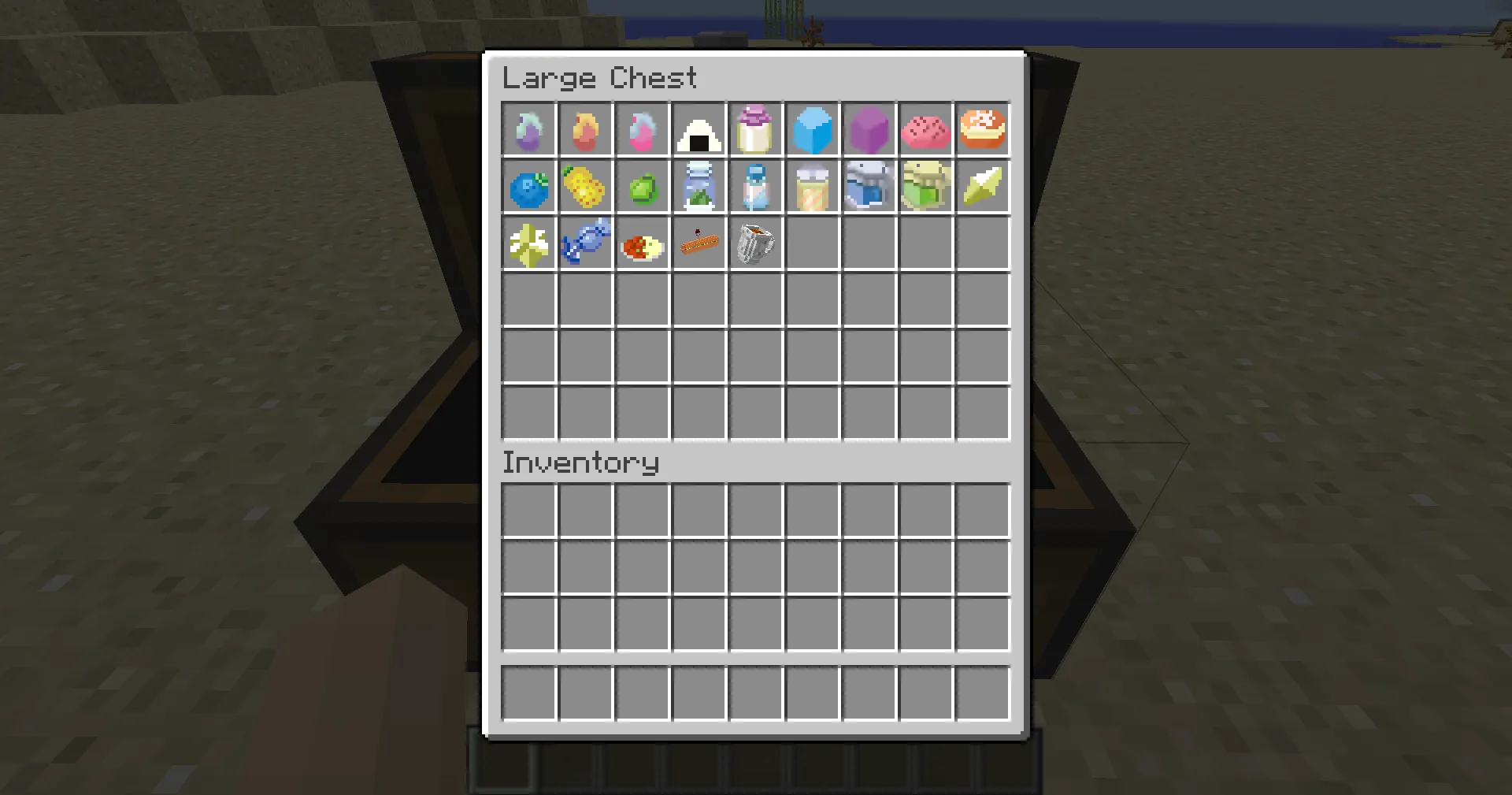Select the purple eggplant in the top row

528,129
